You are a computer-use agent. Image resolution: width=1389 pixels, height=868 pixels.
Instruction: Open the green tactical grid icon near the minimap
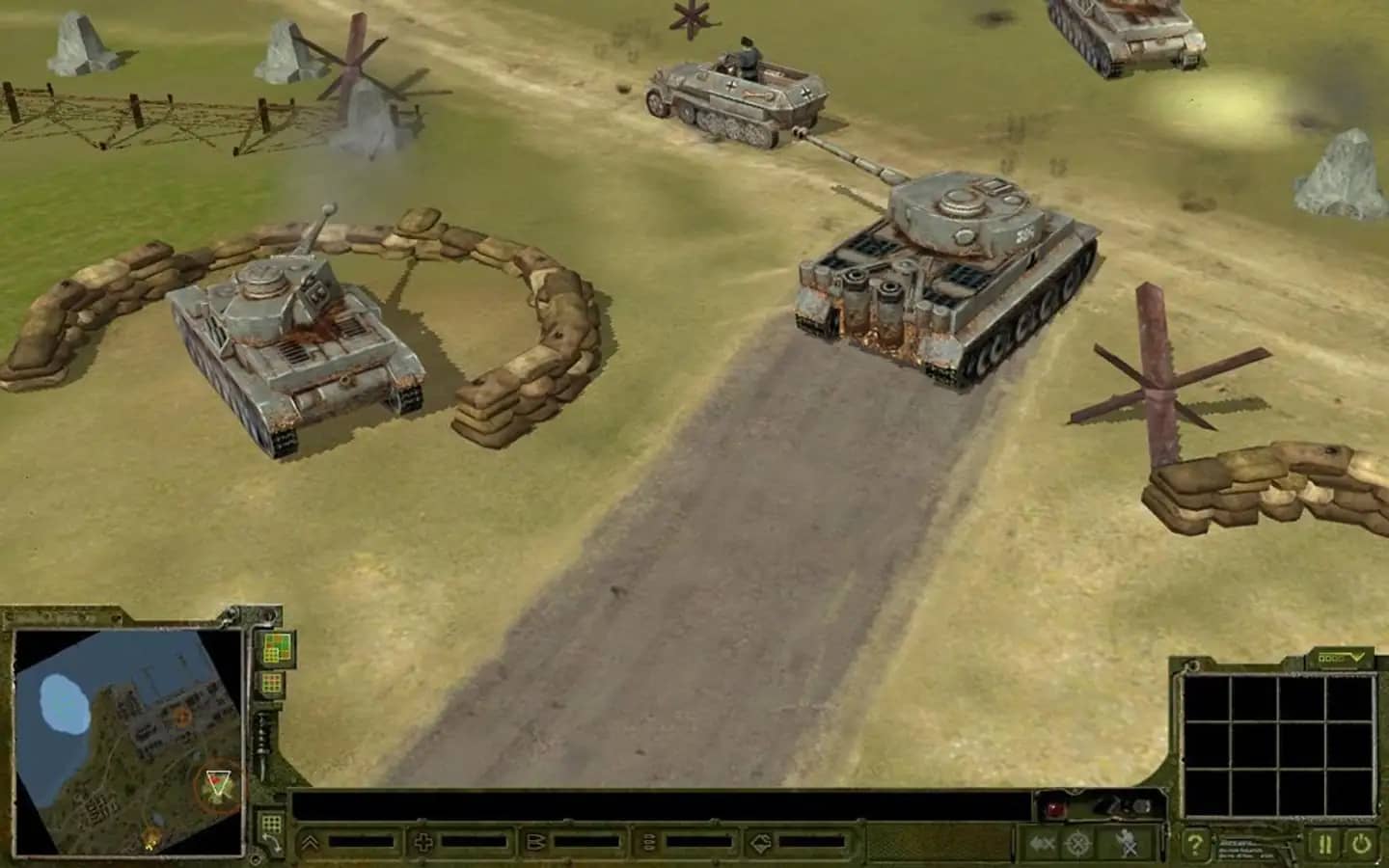276,646
